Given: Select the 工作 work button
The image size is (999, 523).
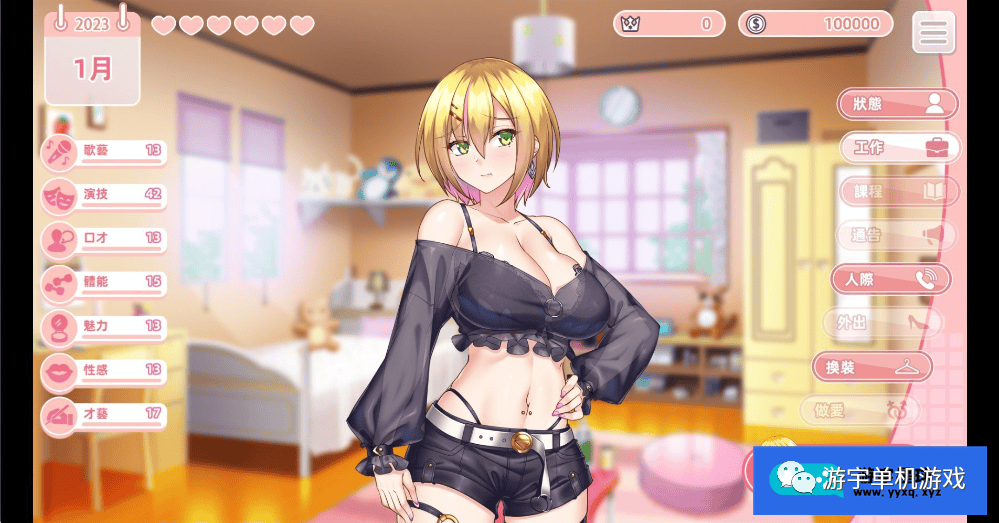Looking at the screenshot, I should 897,148.
